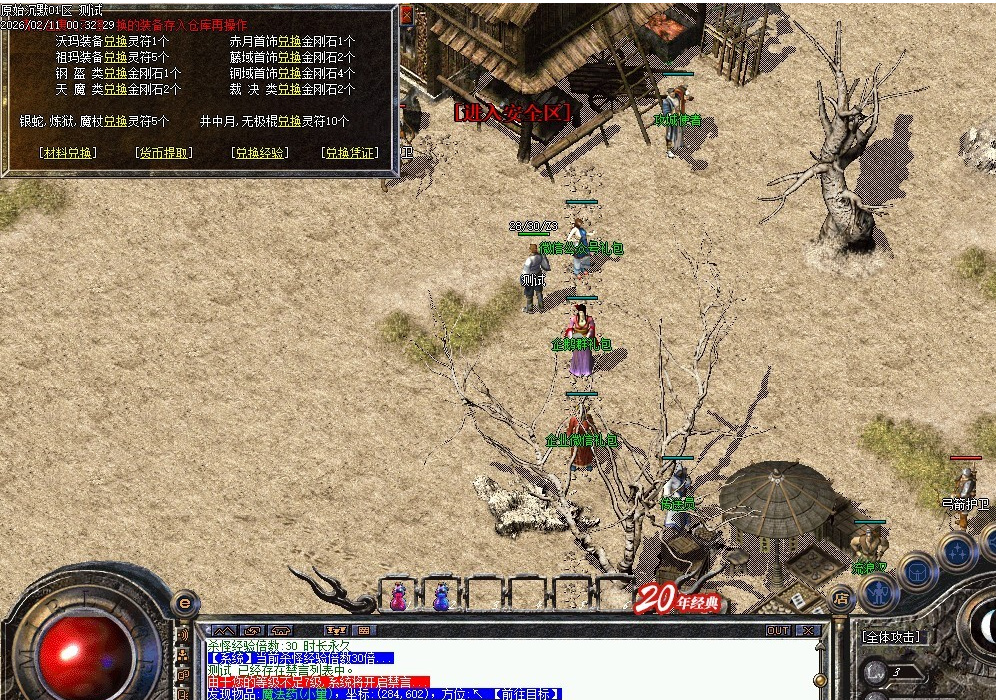Image resolution: width=996 pixels, height=700 pixels.
Task: Select the 兑换经验 experience exchange option
Action: [x=259, y=153]
